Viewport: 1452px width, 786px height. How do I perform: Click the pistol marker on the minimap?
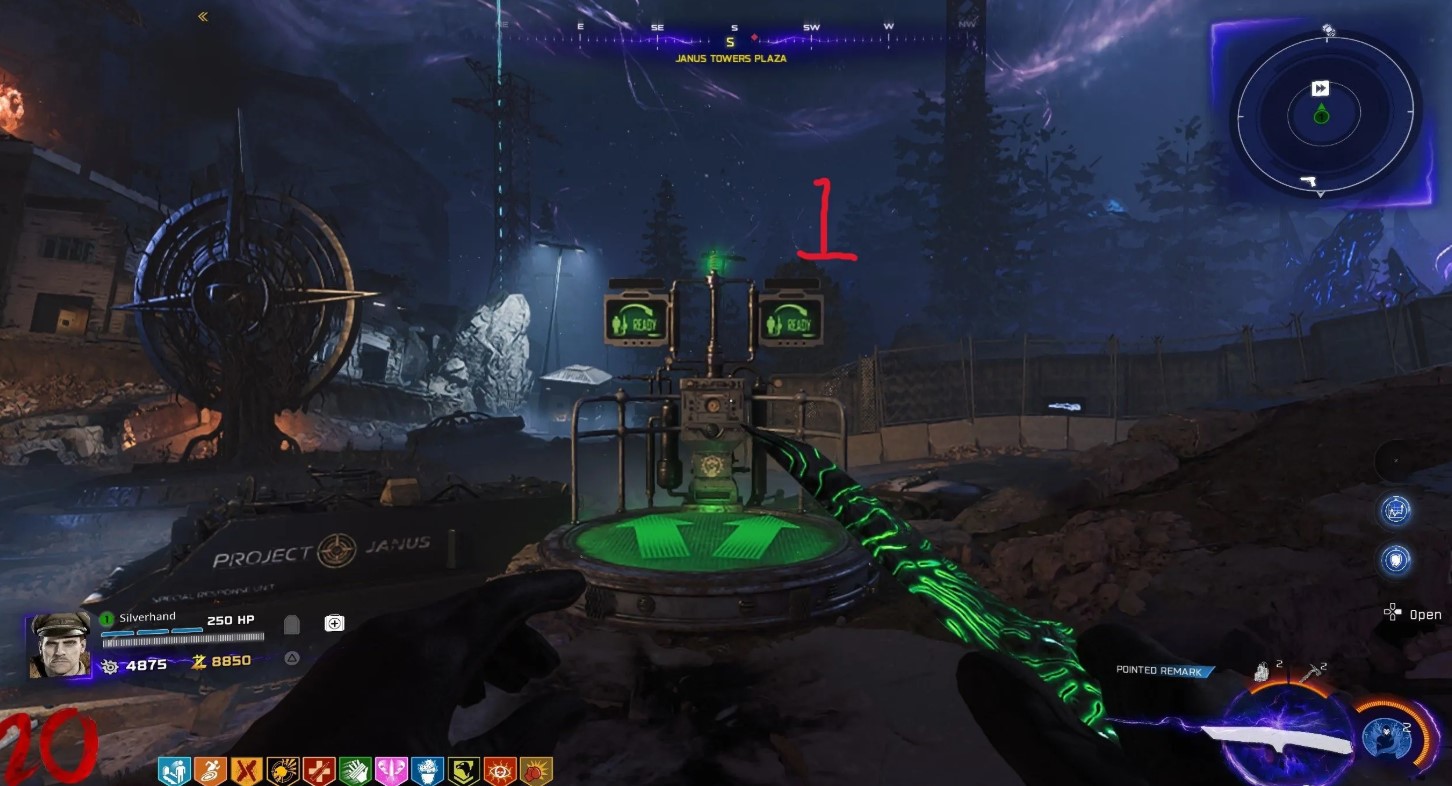coord(1307,182)
